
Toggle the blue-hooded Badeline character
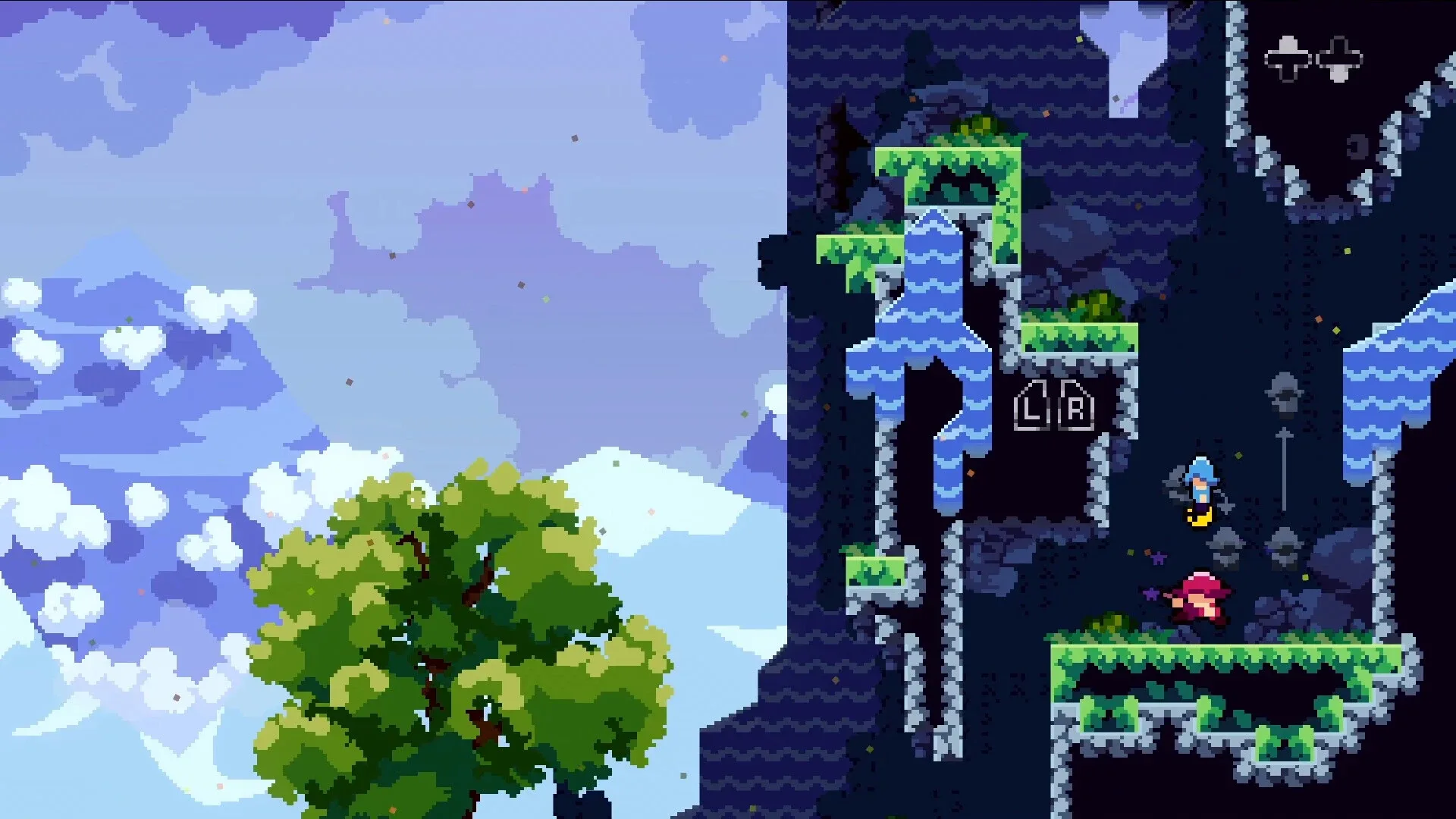1200,482
